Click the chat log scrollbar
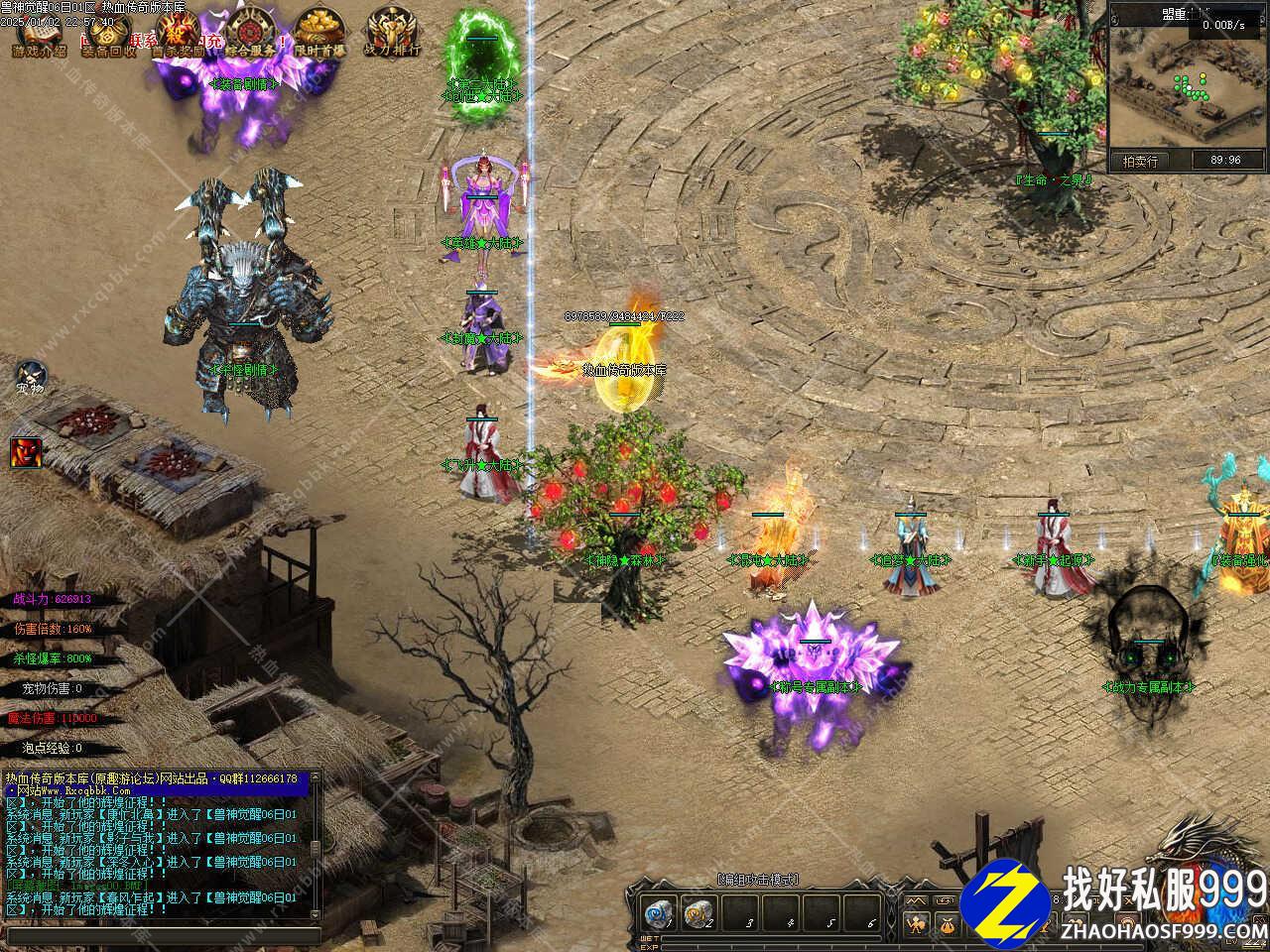Screen dimensions: 1270x952 point(317,843)
